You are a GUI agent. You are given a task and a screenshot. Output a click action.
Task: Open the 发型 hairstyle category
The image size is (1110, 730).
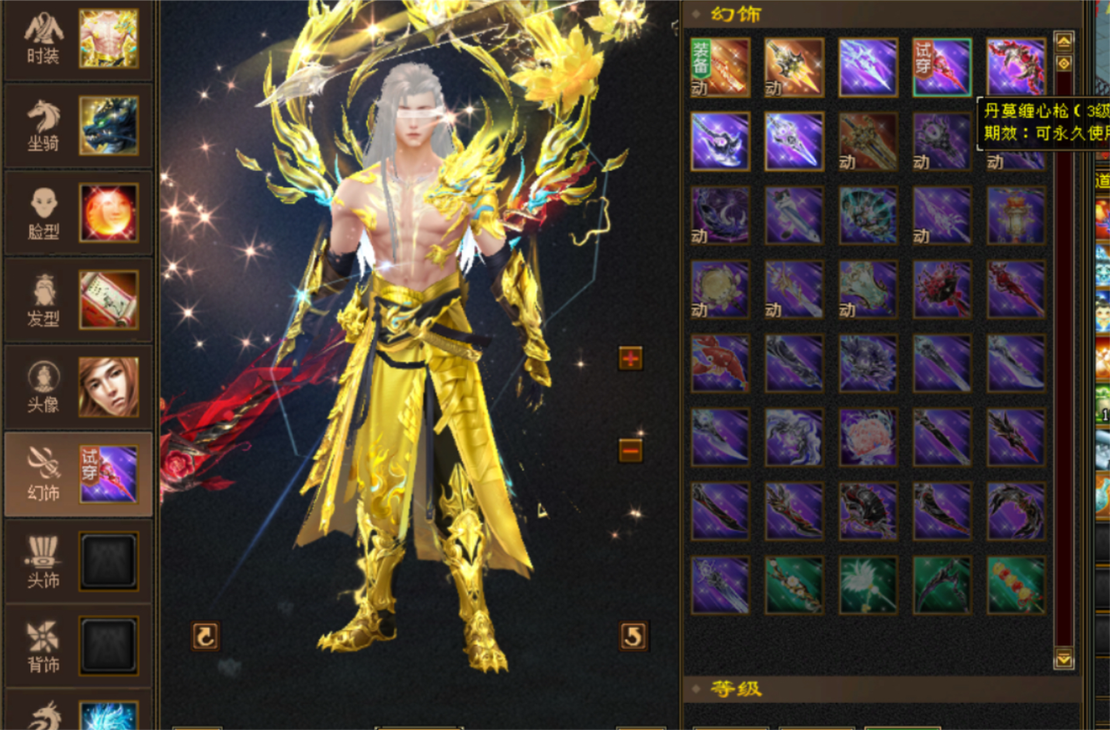click(78, 300)
